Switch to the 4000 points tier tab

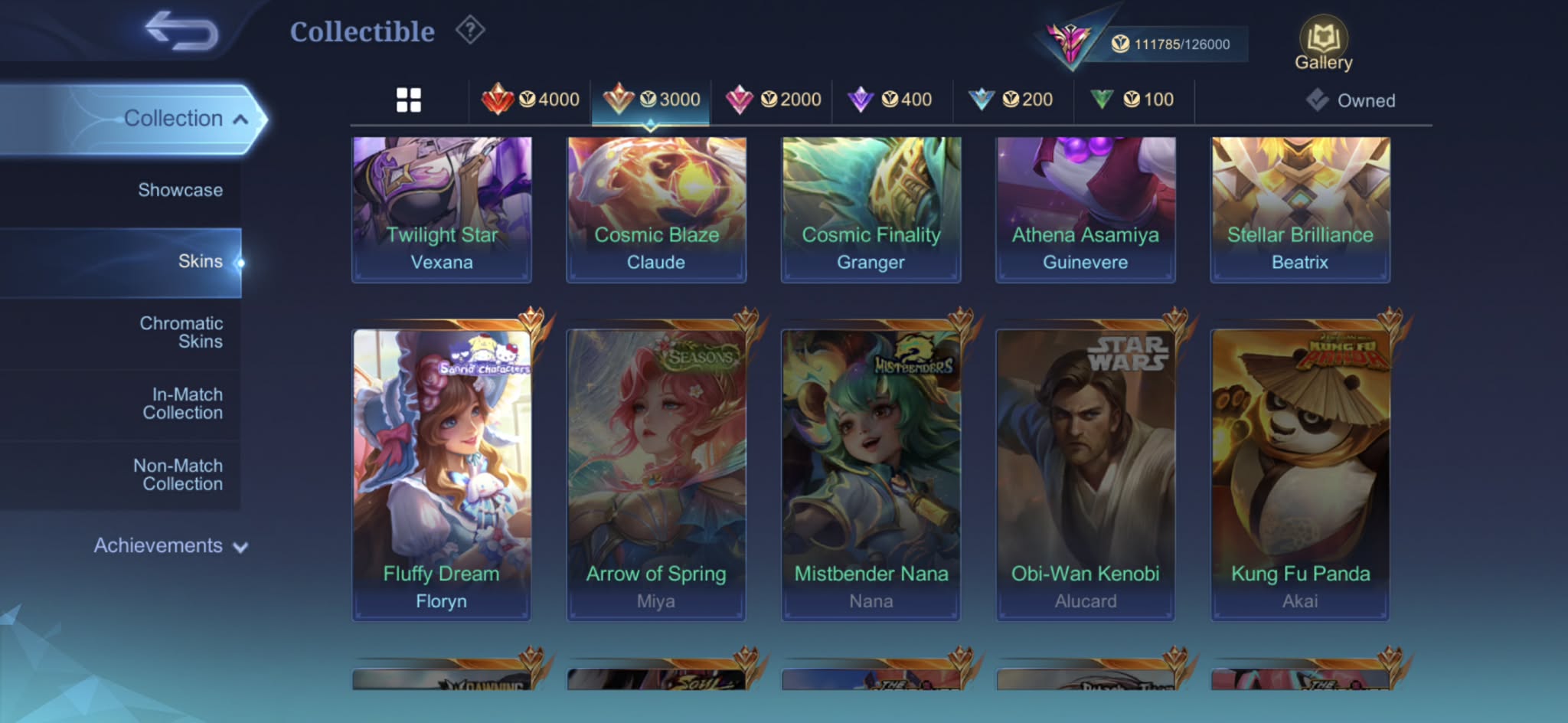(531, 100)
